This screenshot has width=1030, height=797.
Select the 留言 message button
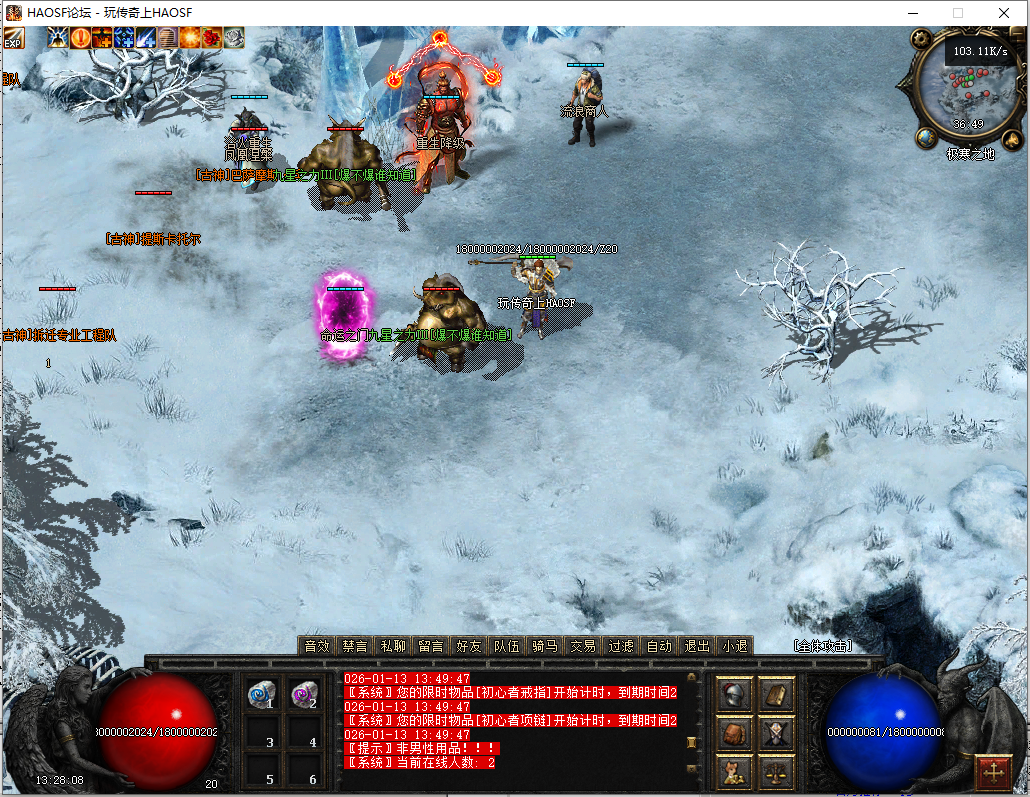431,646
